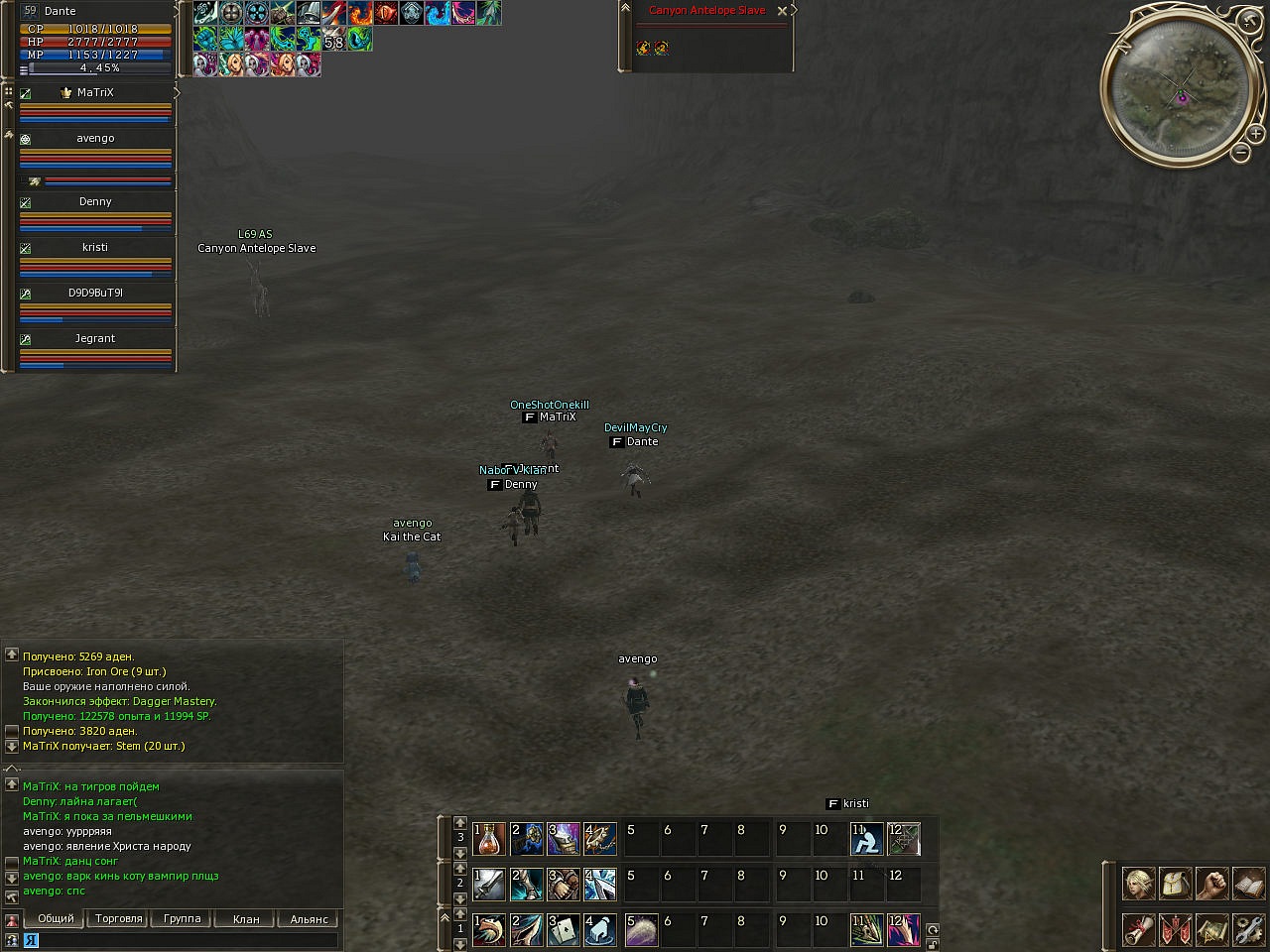Activate the sitting figure action icon
The image size is (1270, 952).
pos(866,839)
